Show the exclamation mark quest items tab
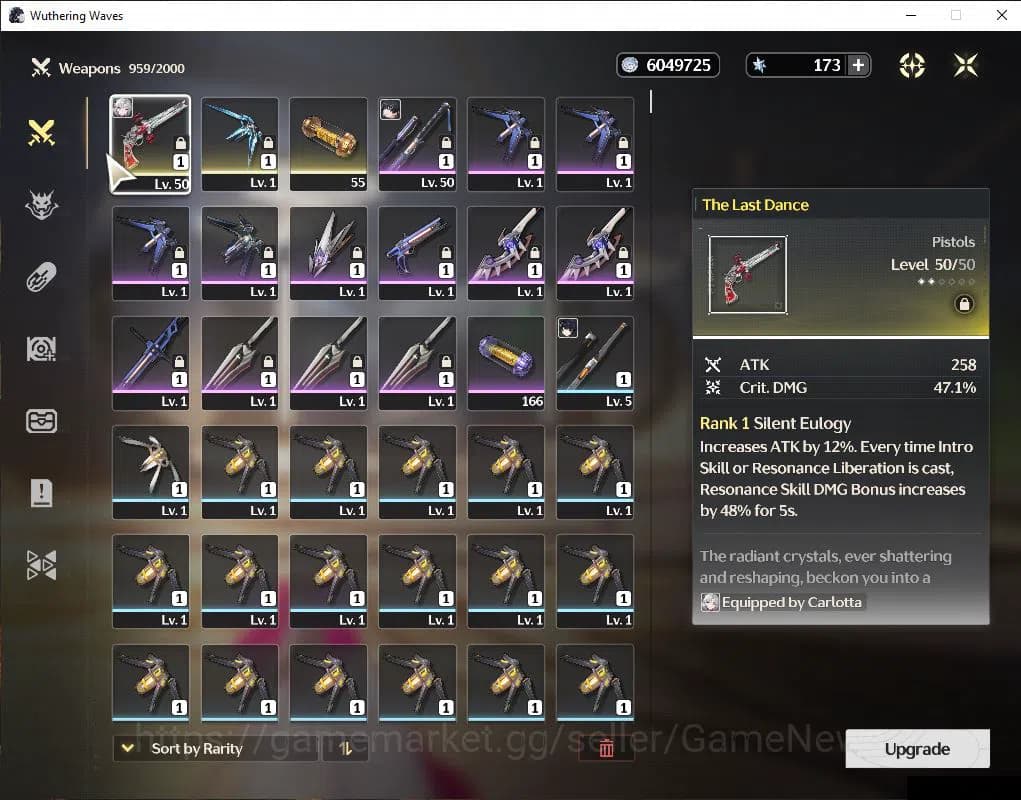This screenshot has width=1021, height=800. click(x=41, y=493)
